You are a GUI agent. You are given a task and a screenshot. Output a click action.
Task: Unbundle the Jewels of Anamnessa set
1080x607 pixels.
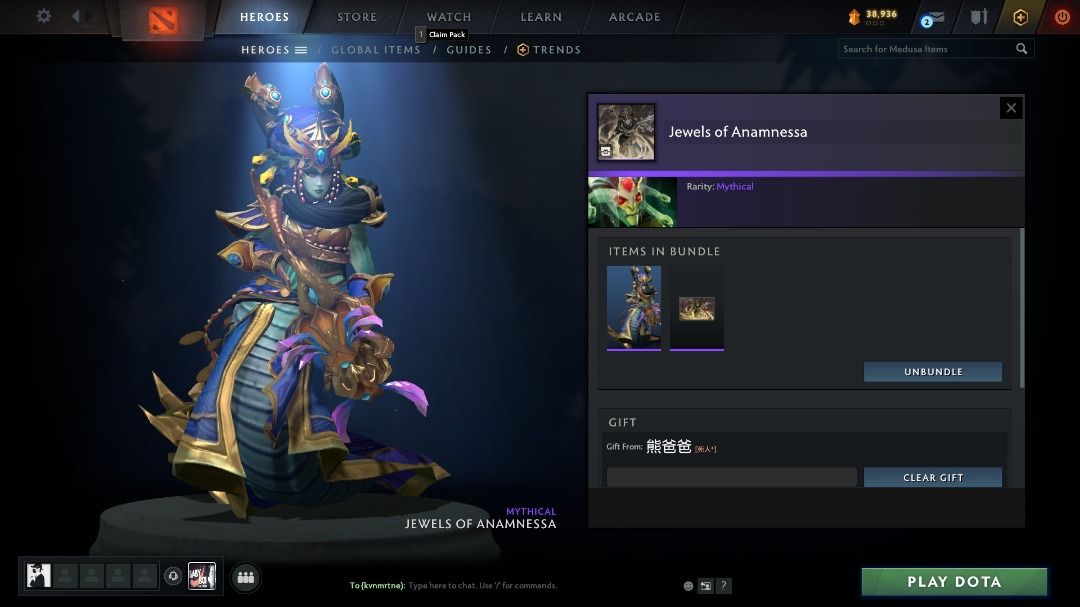[933, 372]
